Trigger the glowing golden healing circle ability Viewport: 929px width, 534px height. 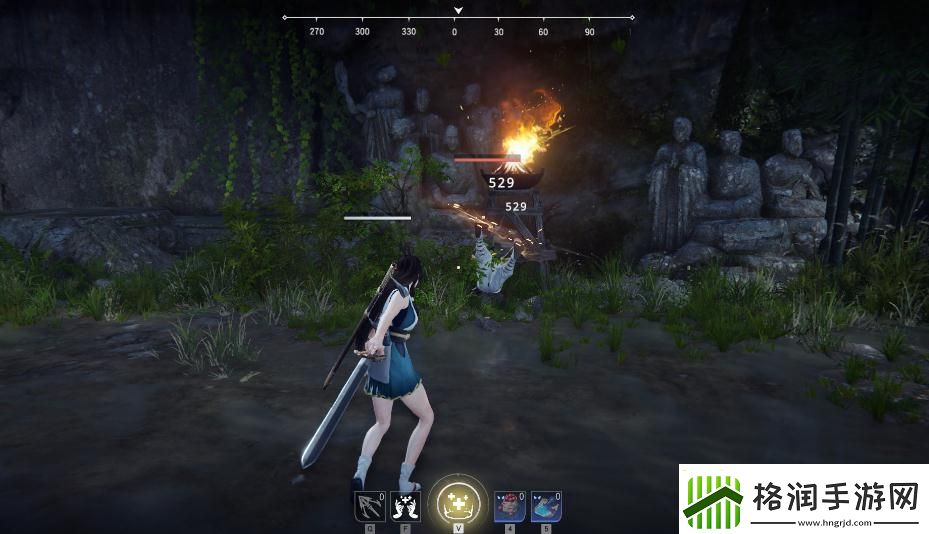click(x=457, y=503)
